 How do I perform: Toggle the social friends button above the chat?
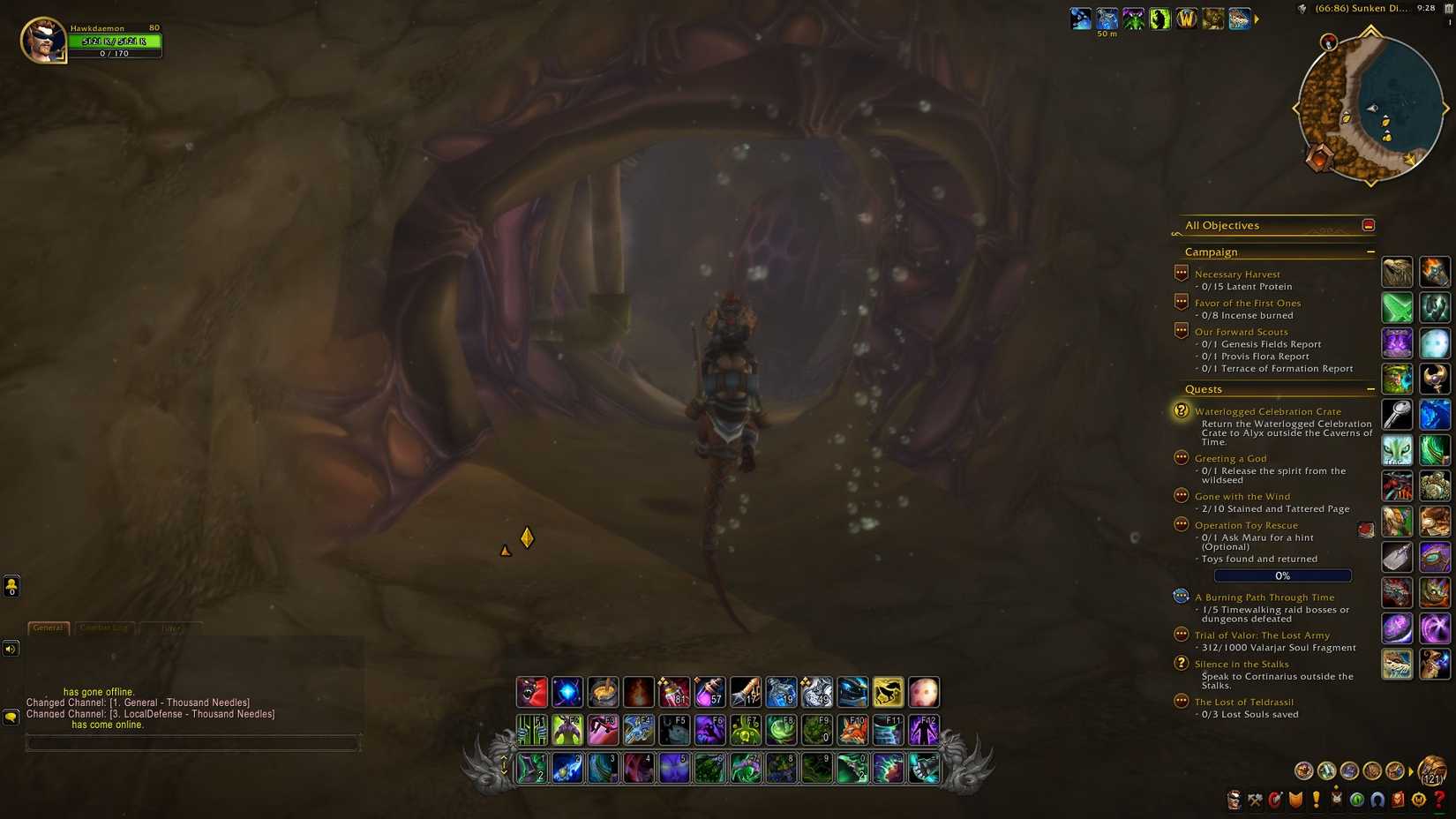(11, 585)
